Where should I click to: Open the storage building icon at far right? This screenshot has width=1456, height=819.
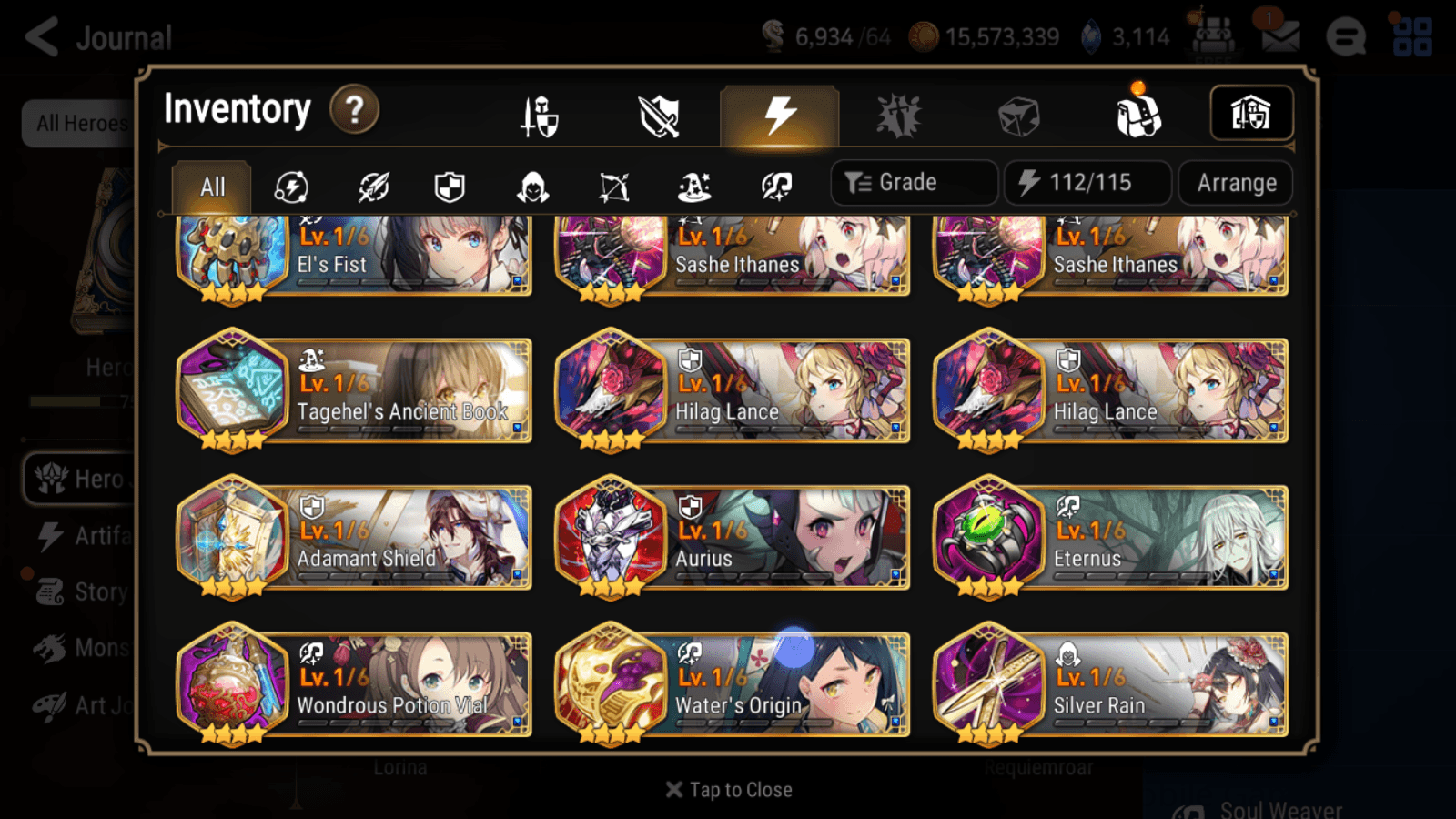click(1252, 113)
